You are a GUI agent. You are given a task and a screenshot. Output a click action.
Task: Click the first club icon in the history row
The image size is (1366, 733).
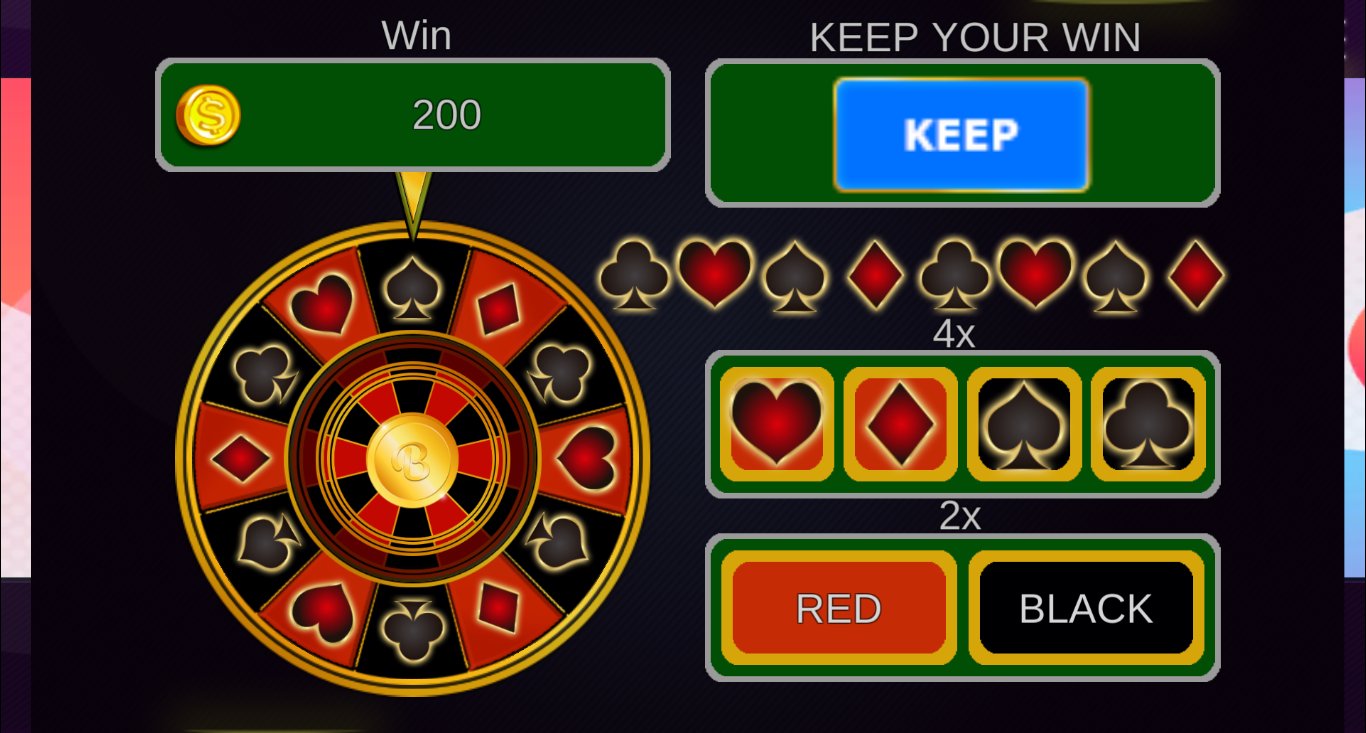[x=633, y=277]
